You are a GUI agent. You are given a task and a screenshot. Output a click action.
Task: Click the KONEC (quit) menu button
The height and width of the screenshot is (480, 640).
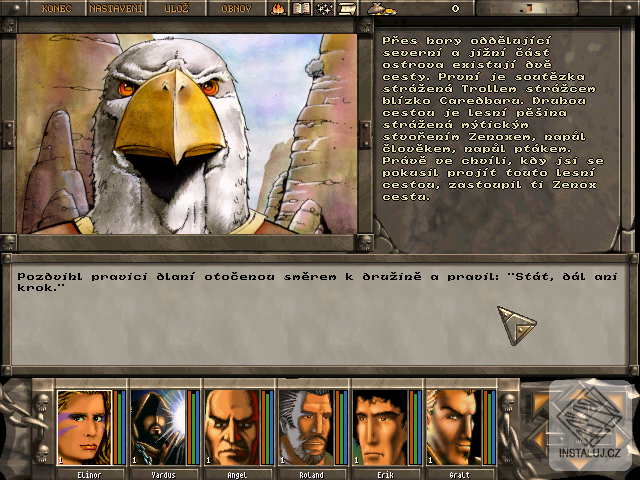pos(57,8)
